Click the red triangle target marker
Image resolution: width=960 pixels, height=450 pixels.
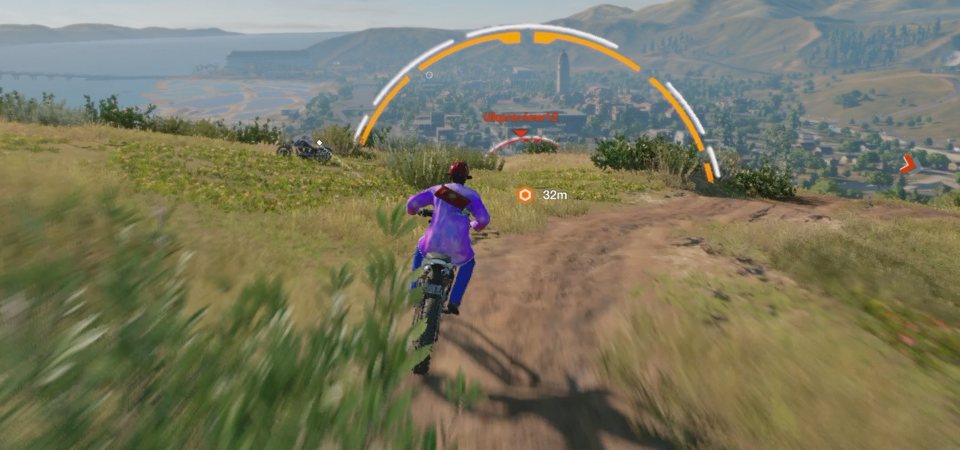click(521, 132)
